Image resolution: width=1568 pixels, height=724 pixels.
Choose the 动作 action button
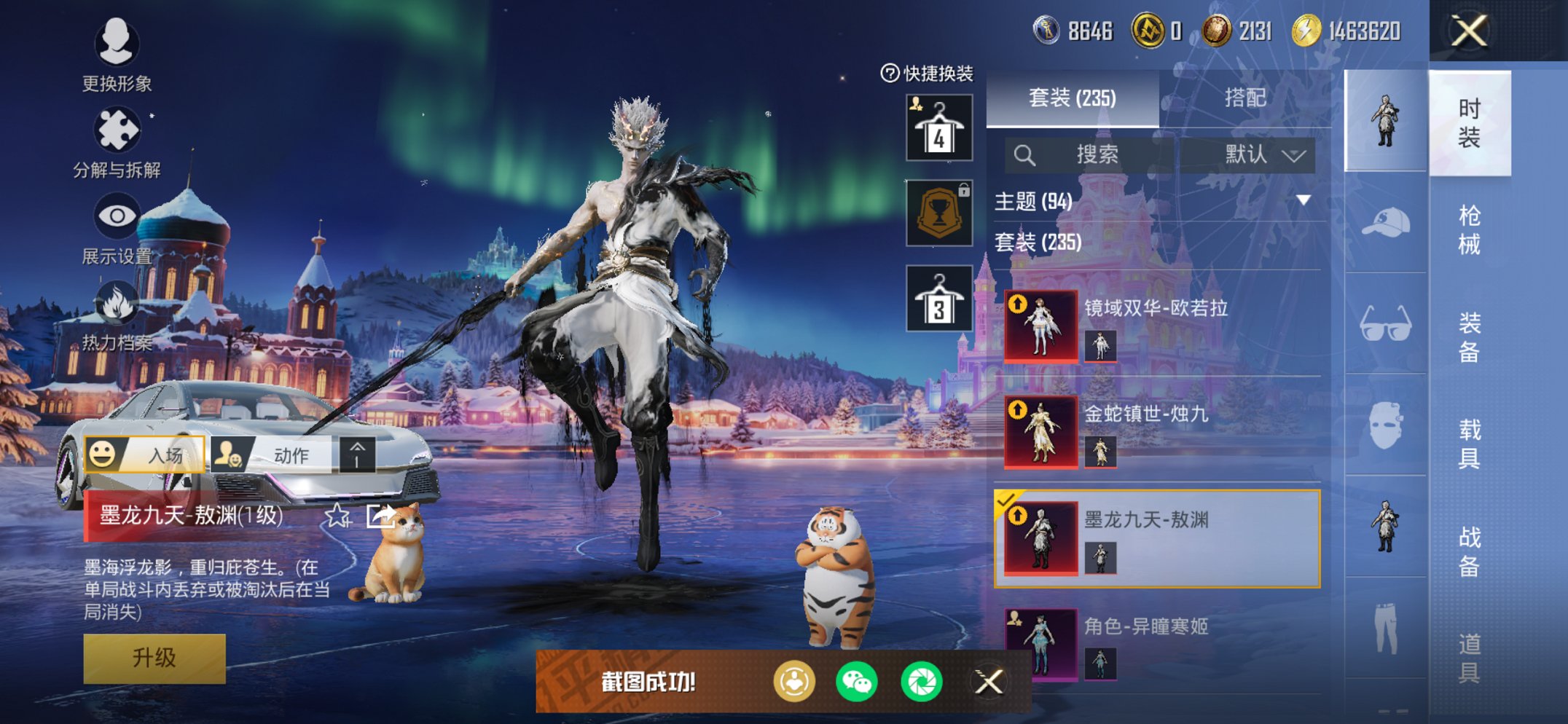(x=272, y=455)
